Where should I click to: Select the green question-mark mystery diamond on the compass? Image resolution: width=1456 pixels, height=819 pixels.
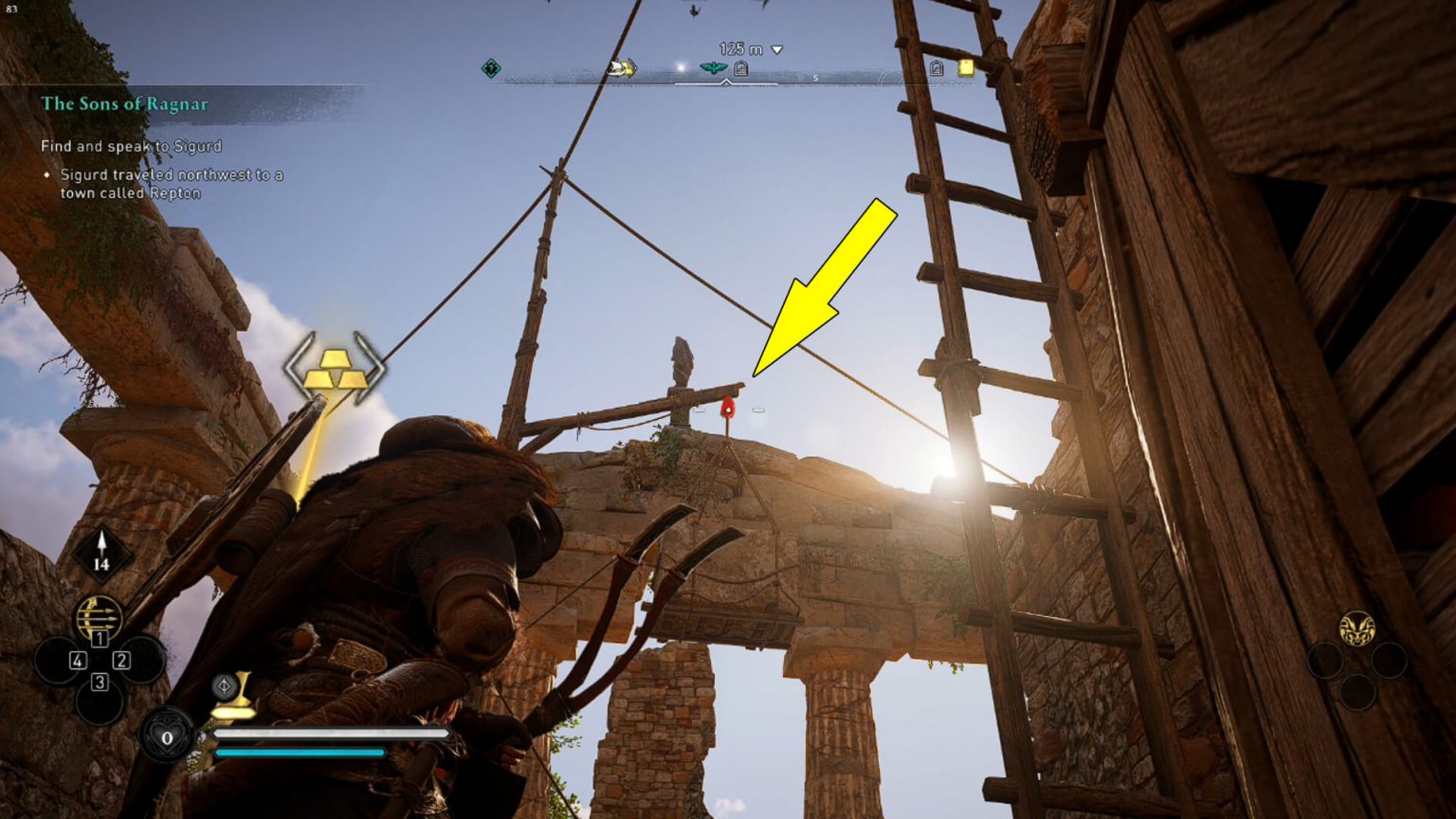(x=491, y=68)
